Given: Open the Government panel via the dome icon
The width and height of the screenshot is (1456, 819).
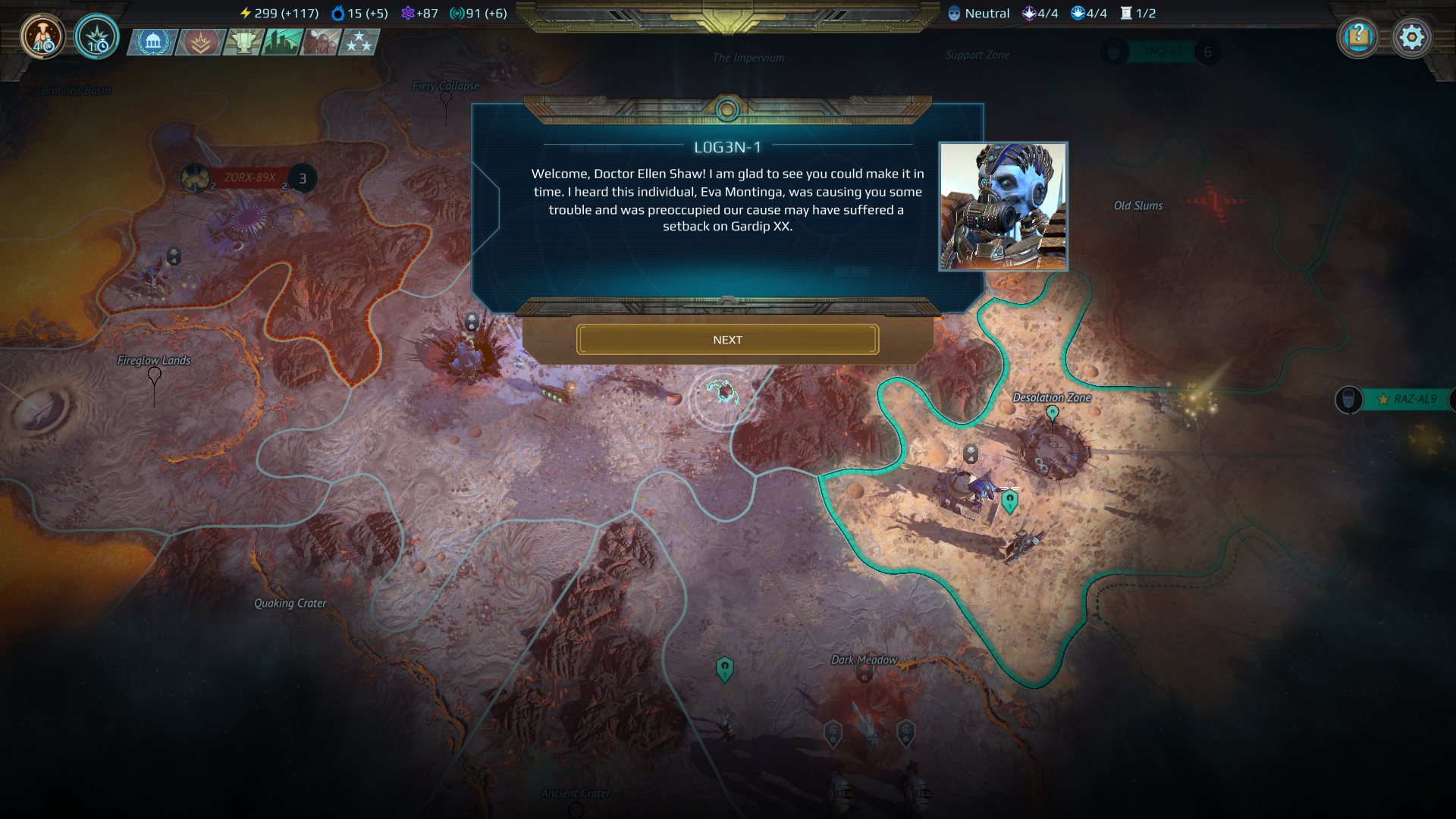Looking at the screenshot, I should 155,43.
